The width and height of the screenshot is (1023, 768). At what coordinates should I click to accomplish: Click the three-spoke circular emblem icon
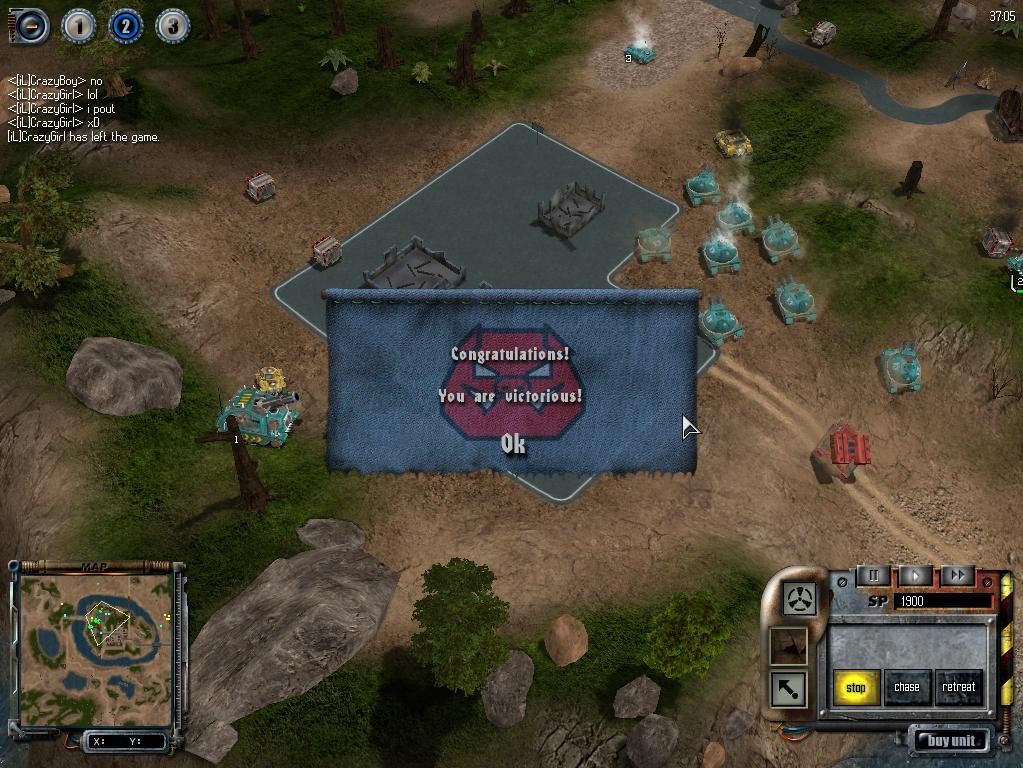click(x=800, y=599)
